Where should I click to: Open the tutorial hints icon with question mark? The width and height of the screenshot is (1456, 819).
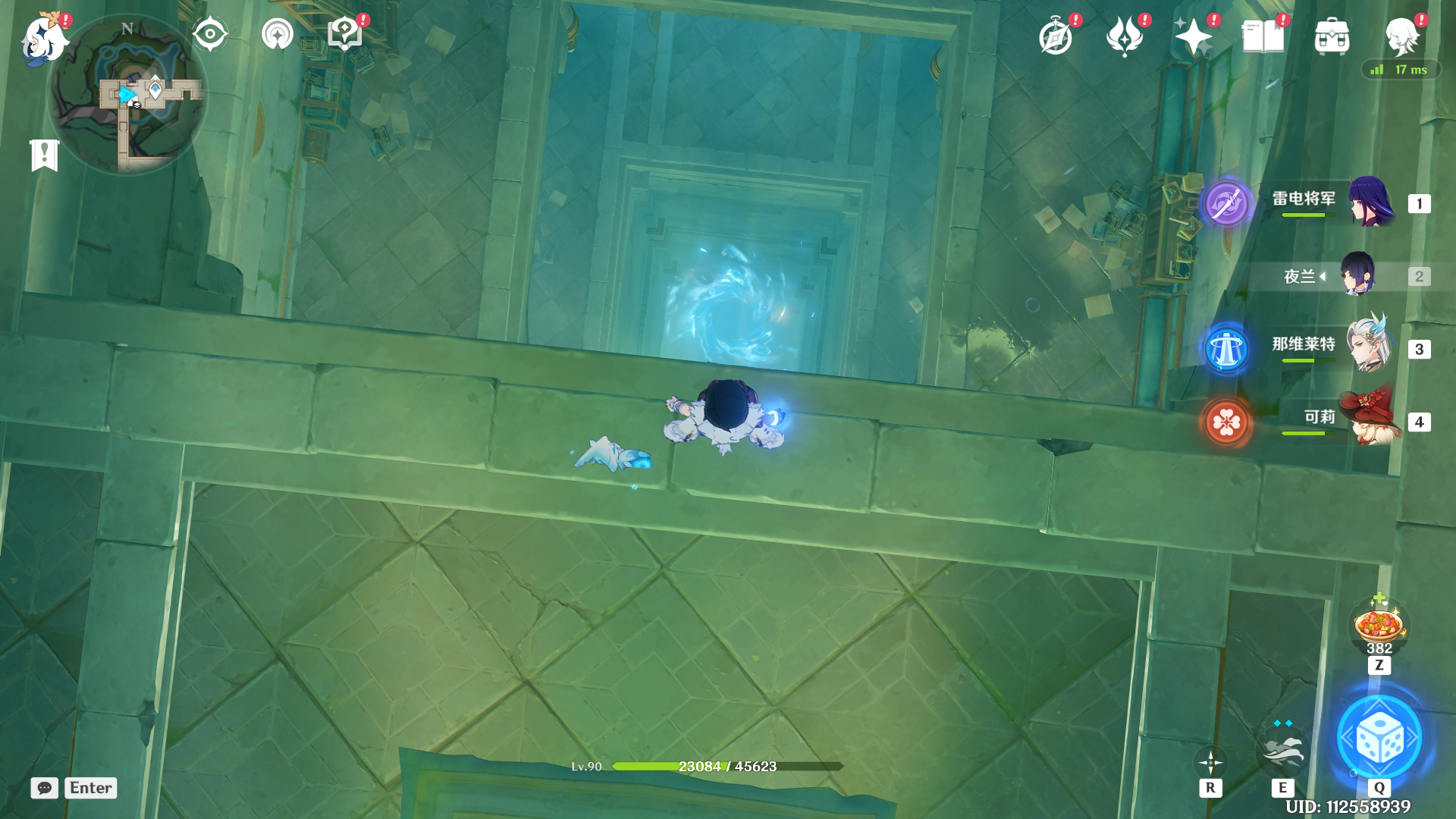pyautogui.click(x=345, y=34)
